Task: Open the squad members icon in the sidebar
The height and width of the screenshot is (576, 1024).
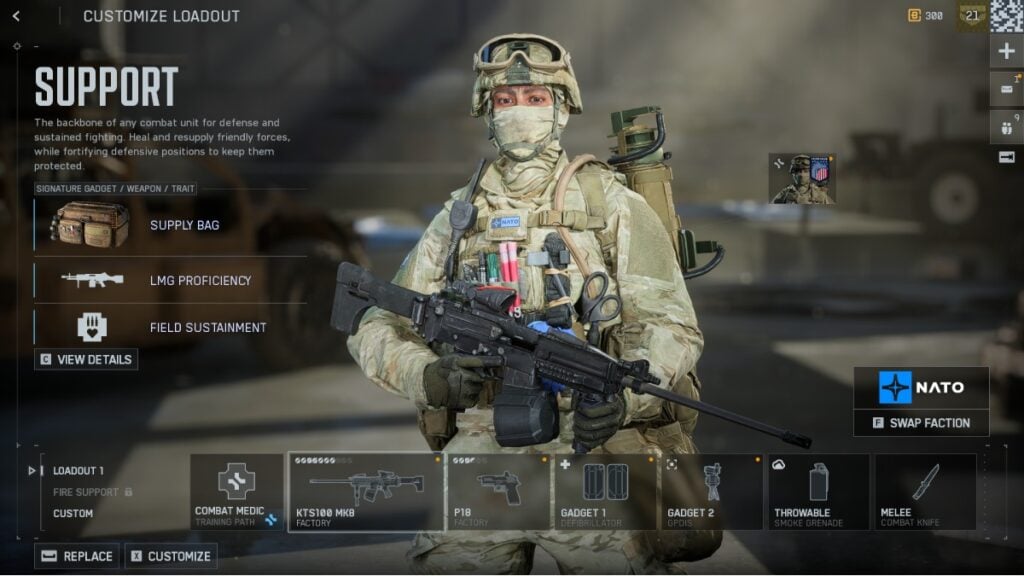Action: click(x=1006, y=126)
